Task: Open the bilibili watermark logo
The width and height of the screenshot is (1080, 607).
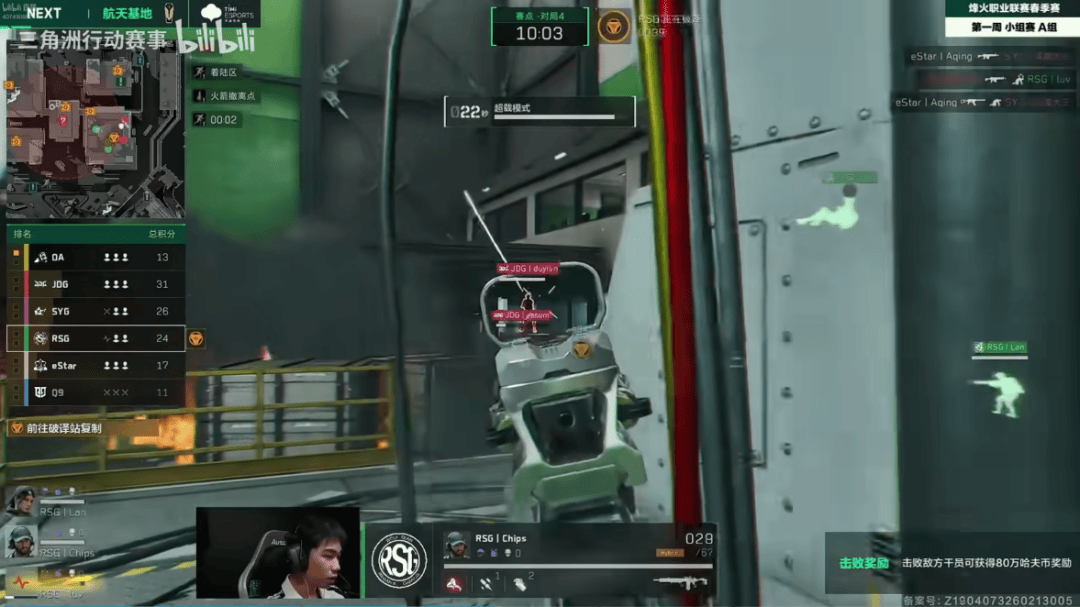Action: point(217,38)
